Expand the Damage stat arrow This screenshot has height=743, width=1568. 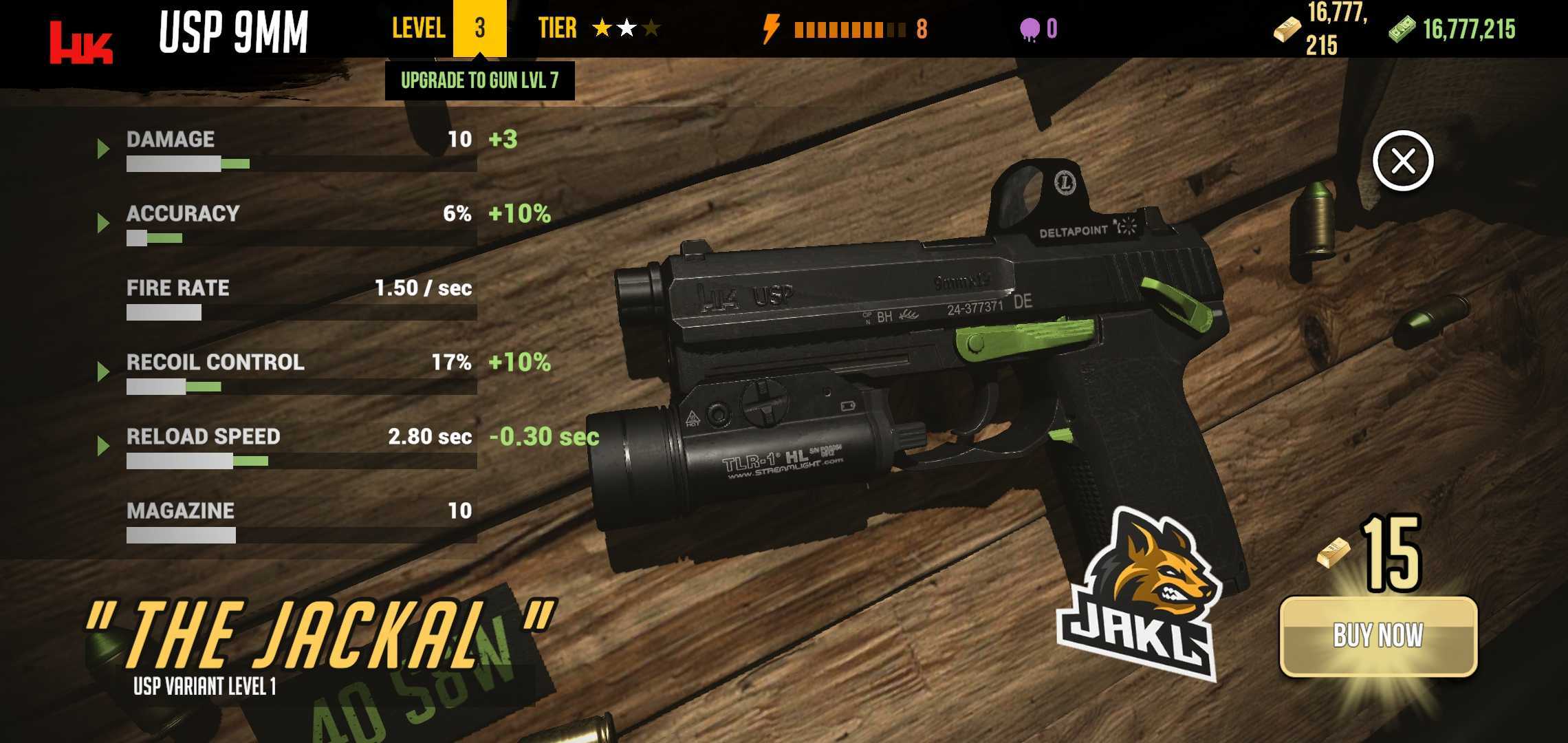103,148
